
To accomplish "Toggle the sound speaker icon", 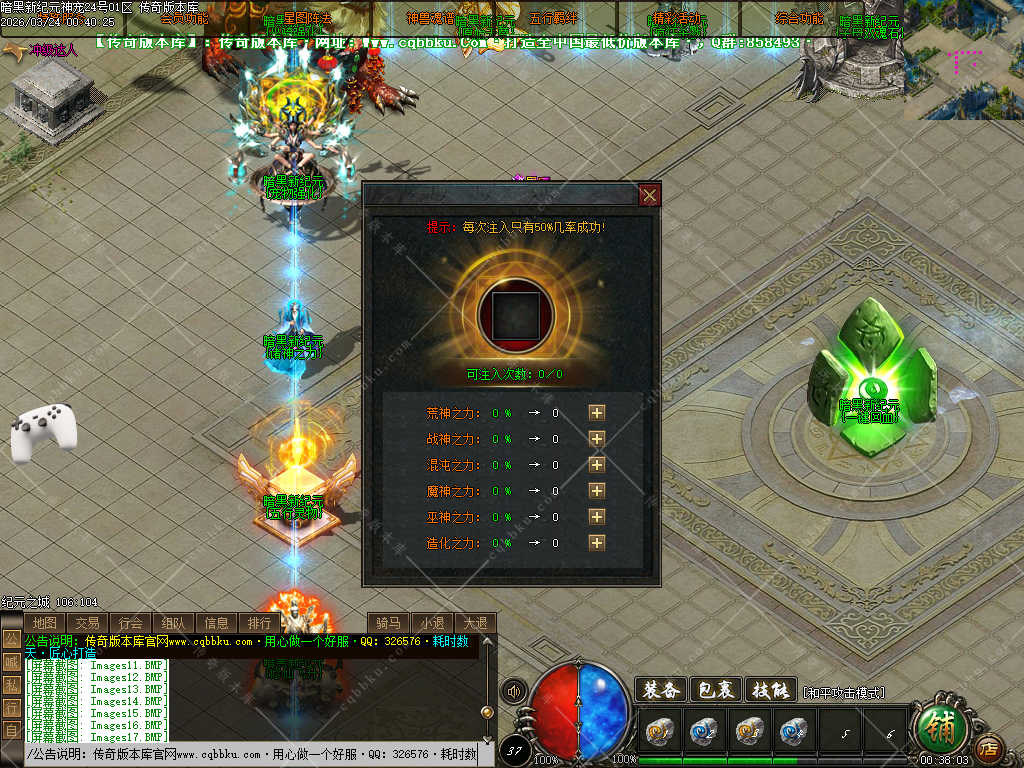I will [515, 691].
